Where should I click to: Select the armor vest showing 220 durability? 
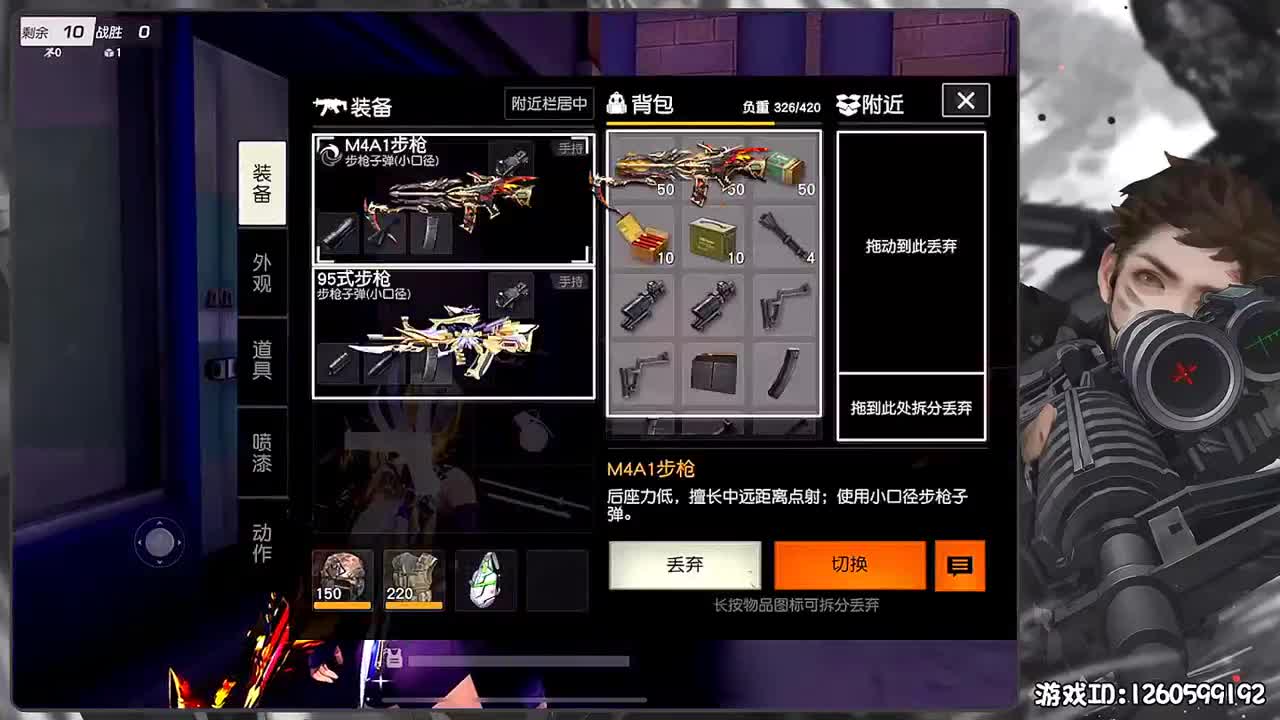coord(413,580)
